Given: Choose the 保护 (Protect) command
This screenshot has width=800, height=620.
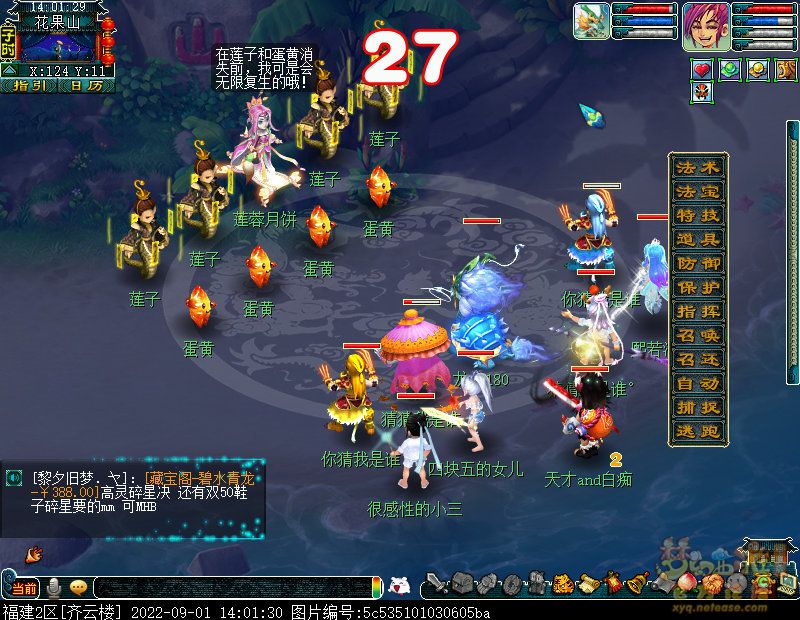Looking at the screenshot, I should tap(697, 287).
